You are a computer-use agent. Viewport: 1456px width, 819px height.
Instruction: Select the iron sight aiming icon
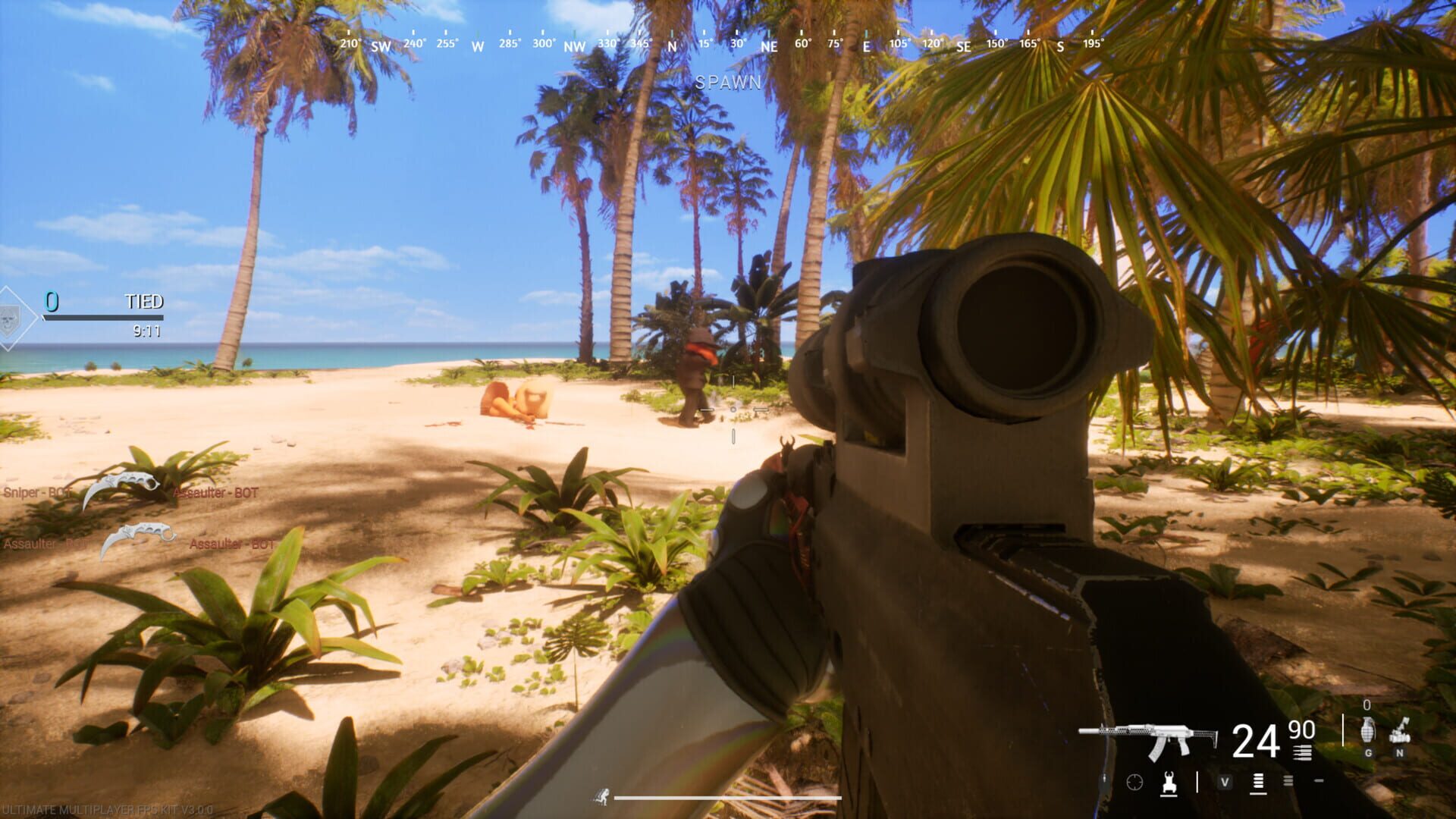[x=1169, y=783]
